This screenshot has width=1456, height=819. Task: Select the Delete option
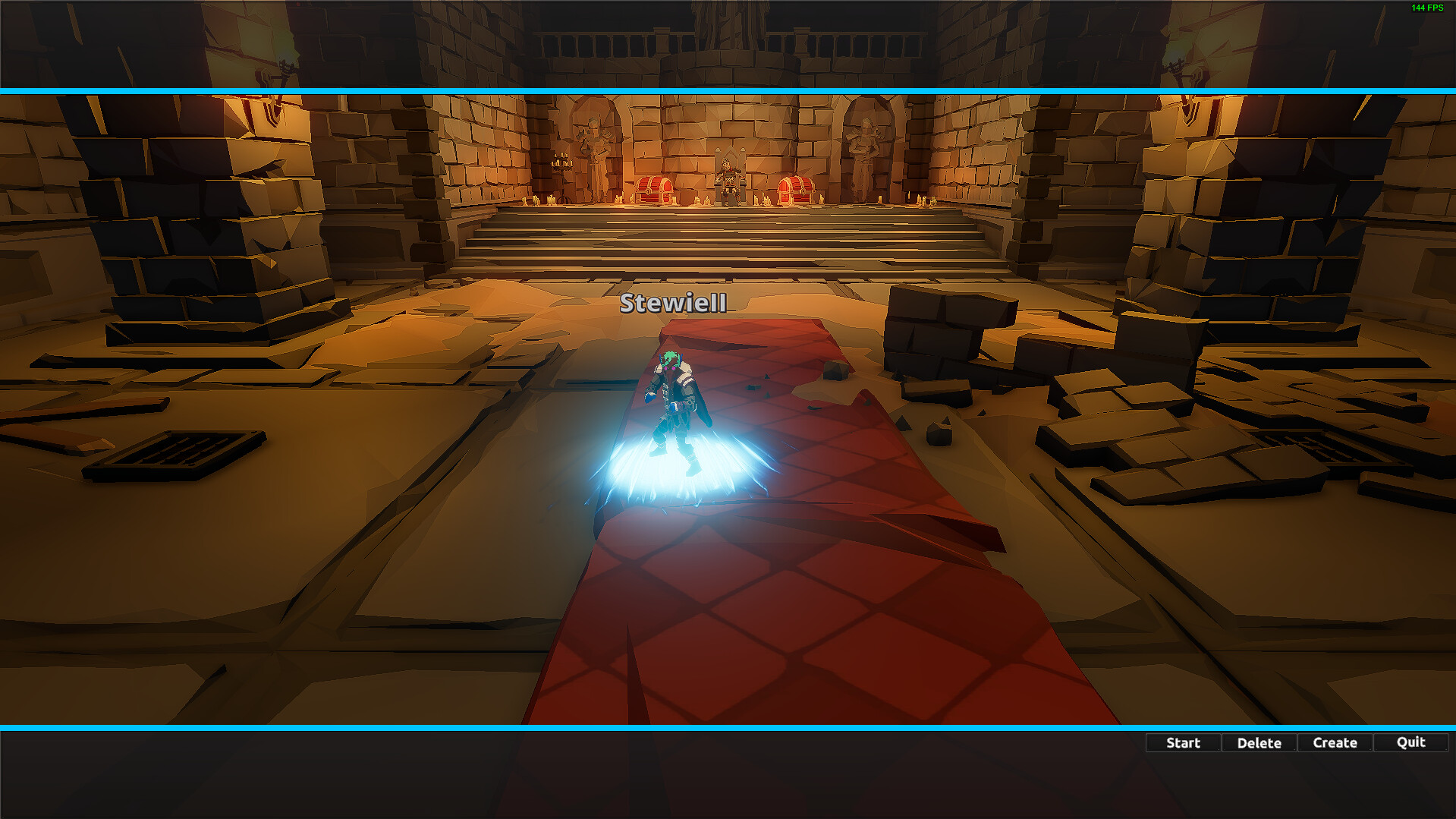(x=1258, y=742)
